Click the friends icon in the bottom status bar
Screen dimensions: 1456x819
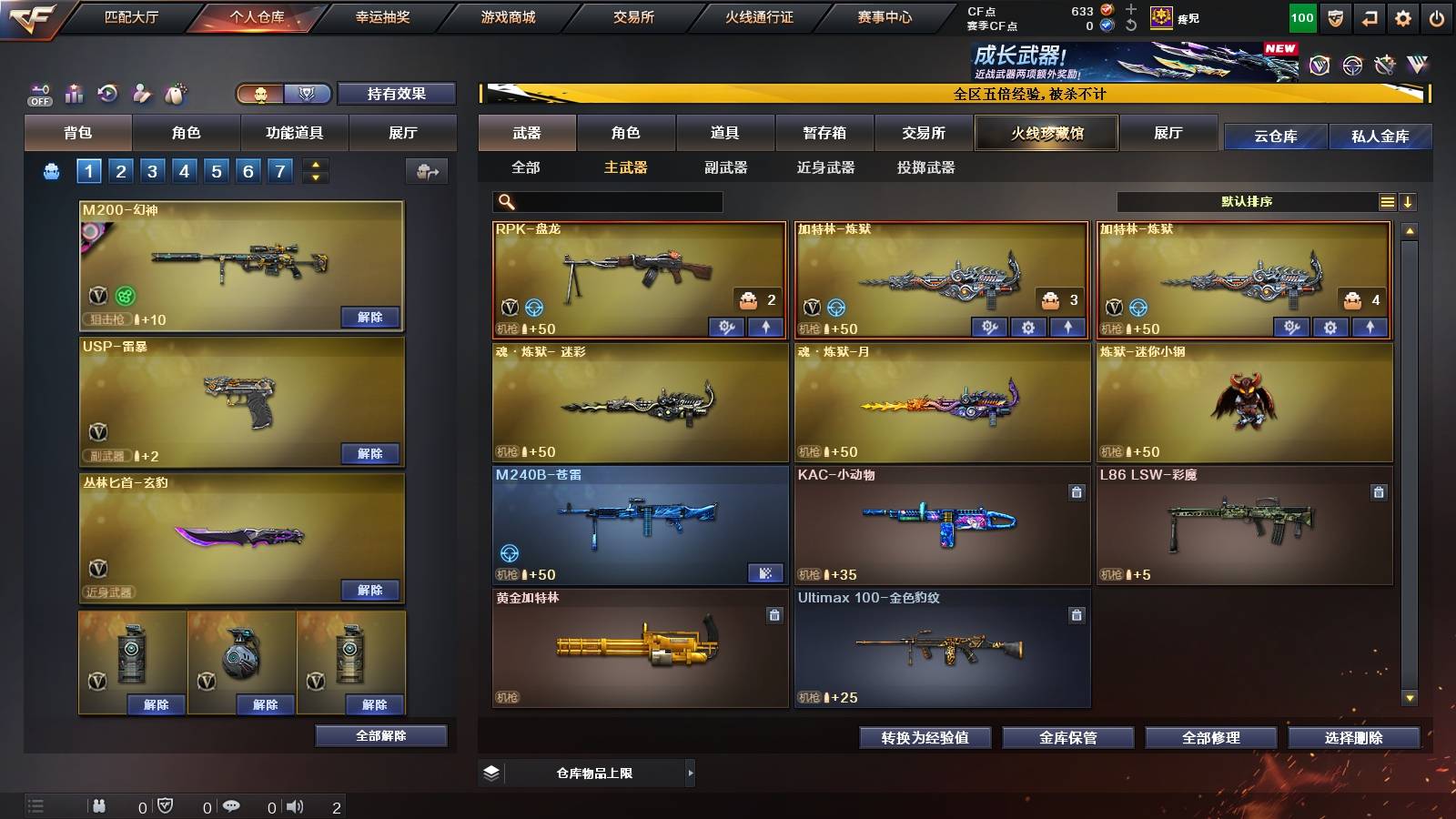pos(100,805)
